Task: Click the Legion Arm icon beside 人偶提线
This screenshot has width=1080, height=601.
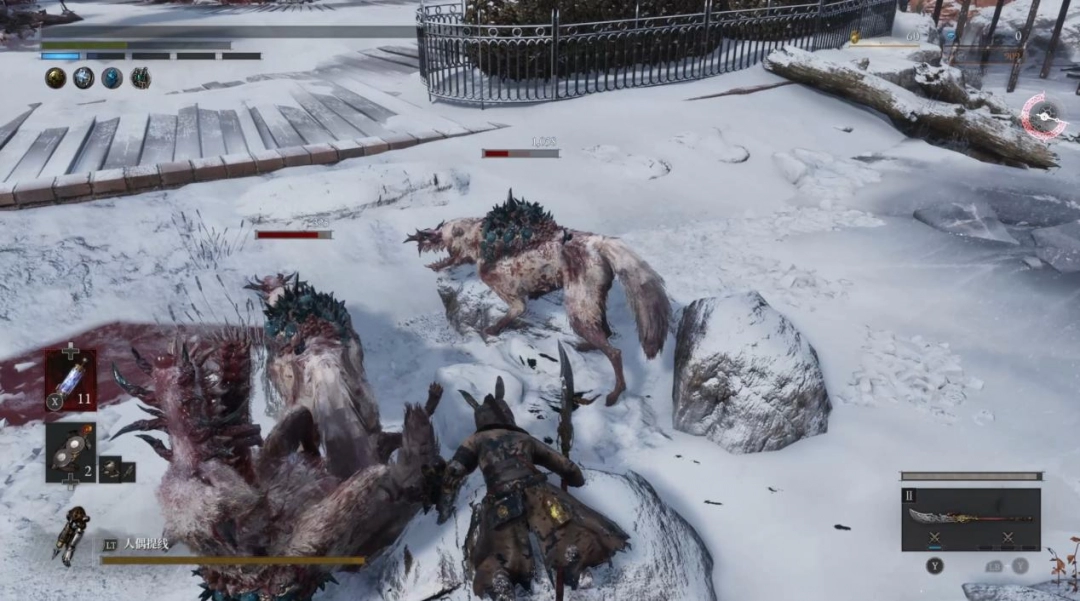Action: pyautogui.click(x=73, y=535)
